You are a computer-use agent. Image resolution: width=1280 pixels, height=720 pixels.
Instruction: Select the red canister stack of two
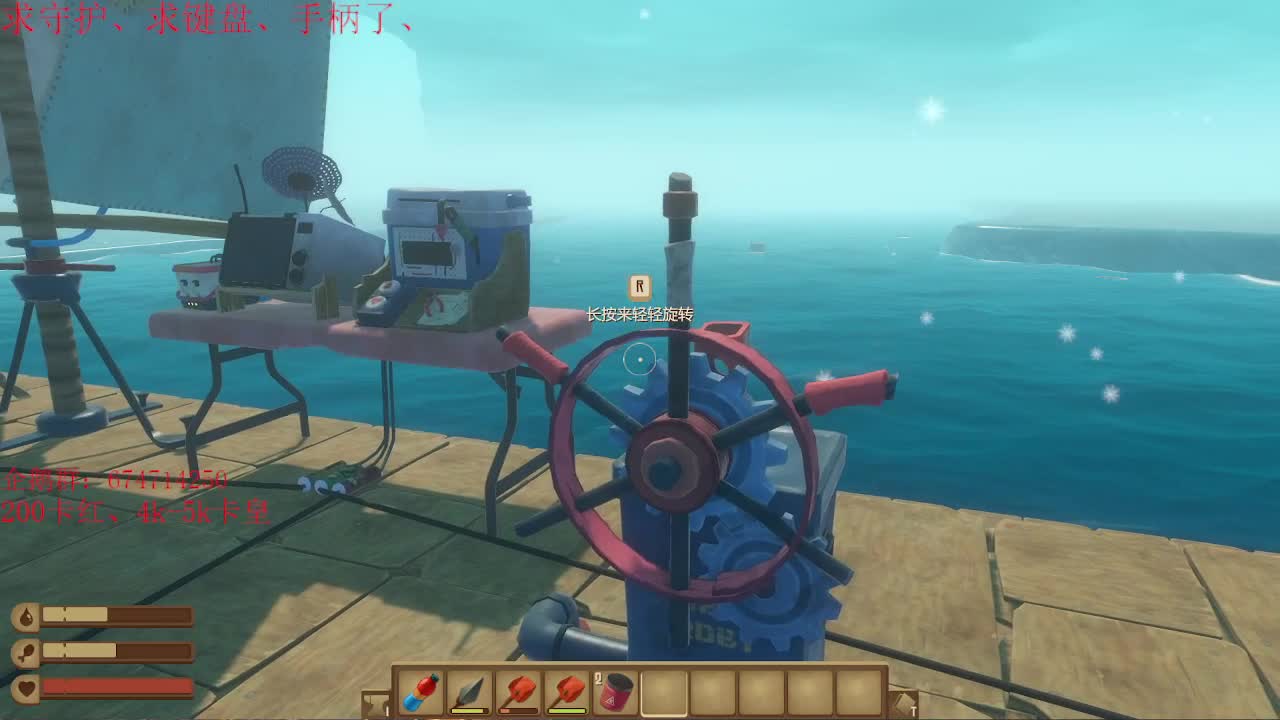click(616, 692)
